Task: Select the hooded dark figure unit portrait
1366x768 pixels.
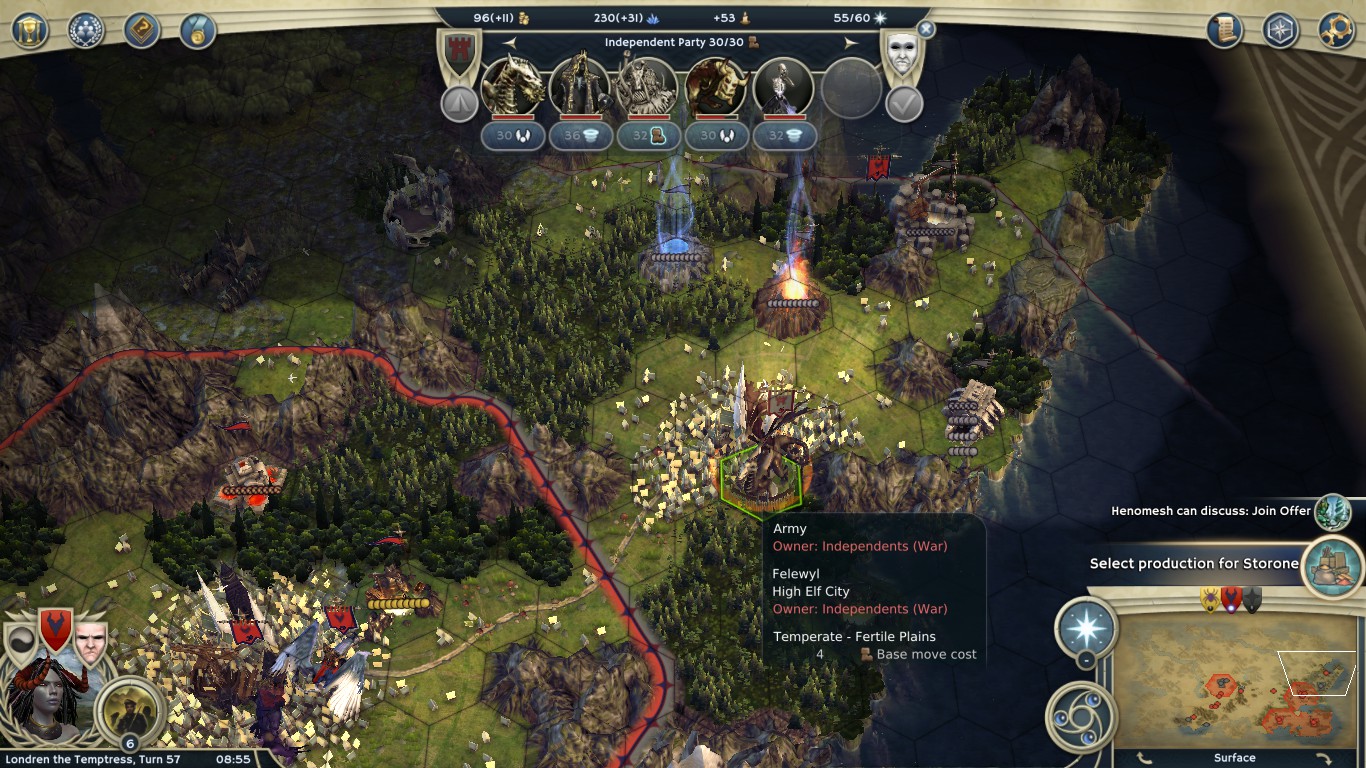Action: (580, 88)
